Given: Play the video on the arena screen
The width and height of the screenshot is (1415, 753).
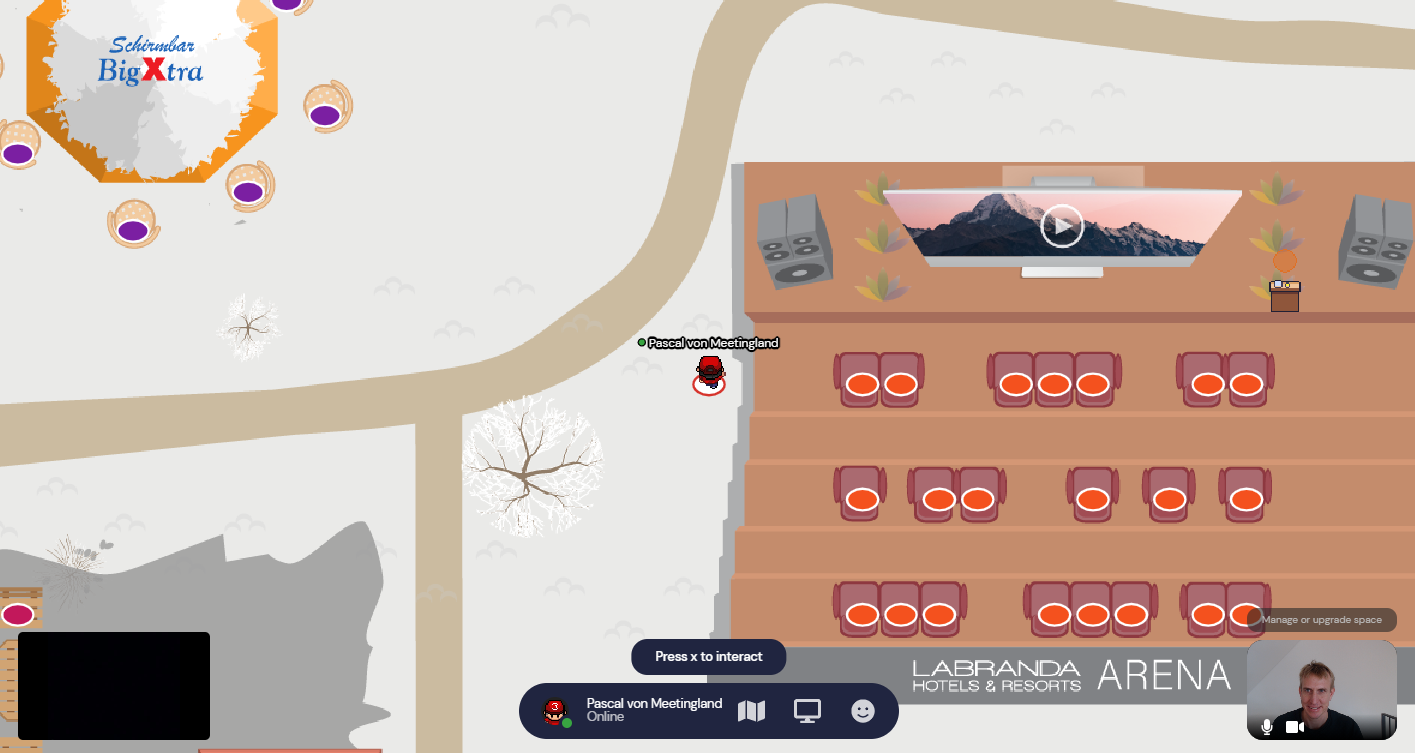Looking at the screenshot, I should [1061, 226].
